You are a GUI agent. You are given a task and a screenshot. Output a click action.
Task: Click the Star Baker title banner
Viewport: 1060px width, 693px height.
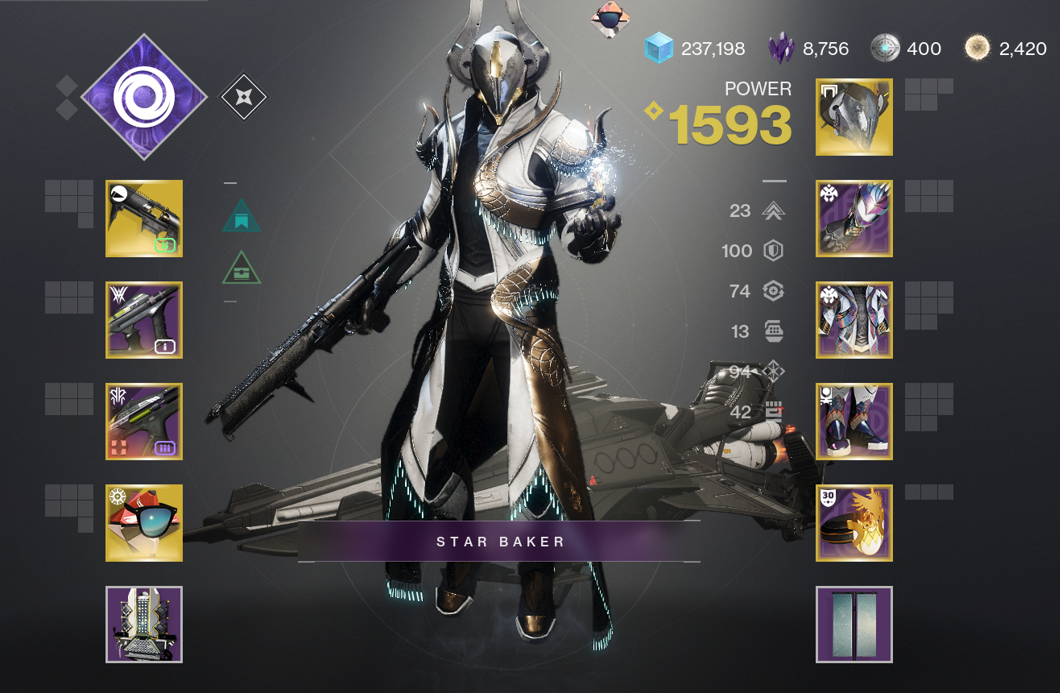pos(500,542)
